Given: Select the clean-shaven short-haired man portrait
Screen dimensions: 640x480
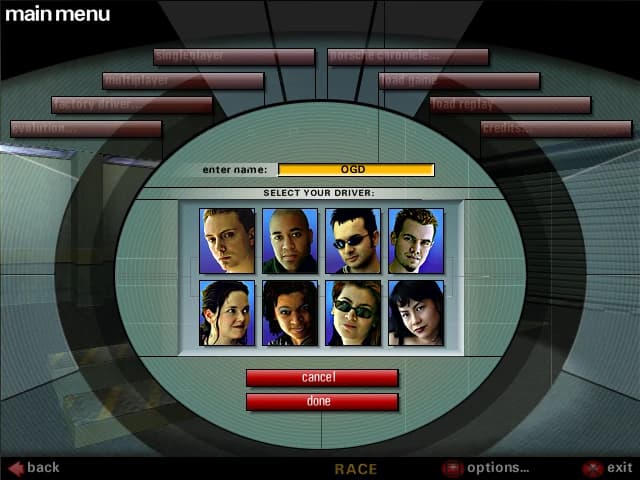Looking at the screenshot, I should 227,240.
